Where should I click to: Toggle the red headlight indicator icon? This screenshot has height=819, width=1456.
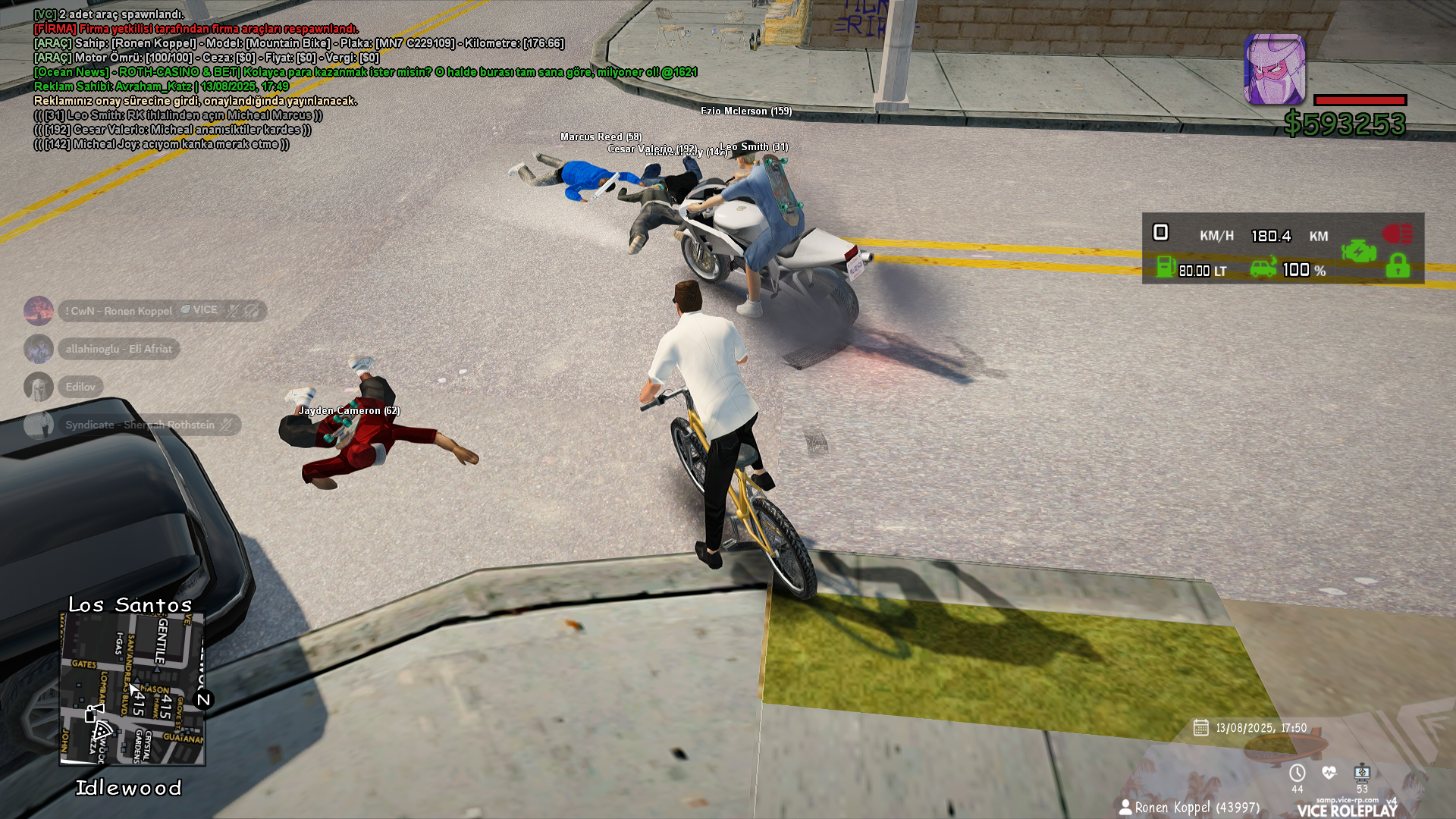coord(1397,234)
